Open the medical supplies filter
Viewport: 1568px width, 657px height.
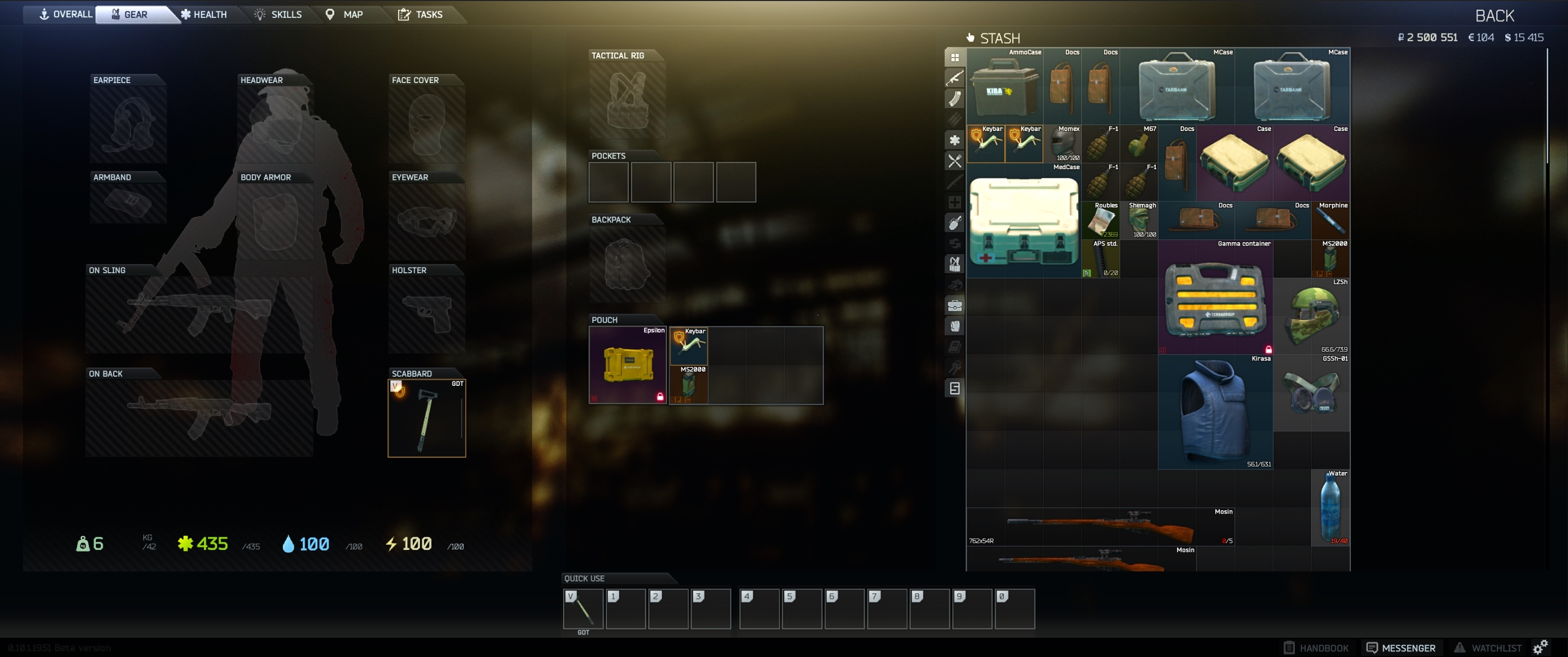click(955, 140)
